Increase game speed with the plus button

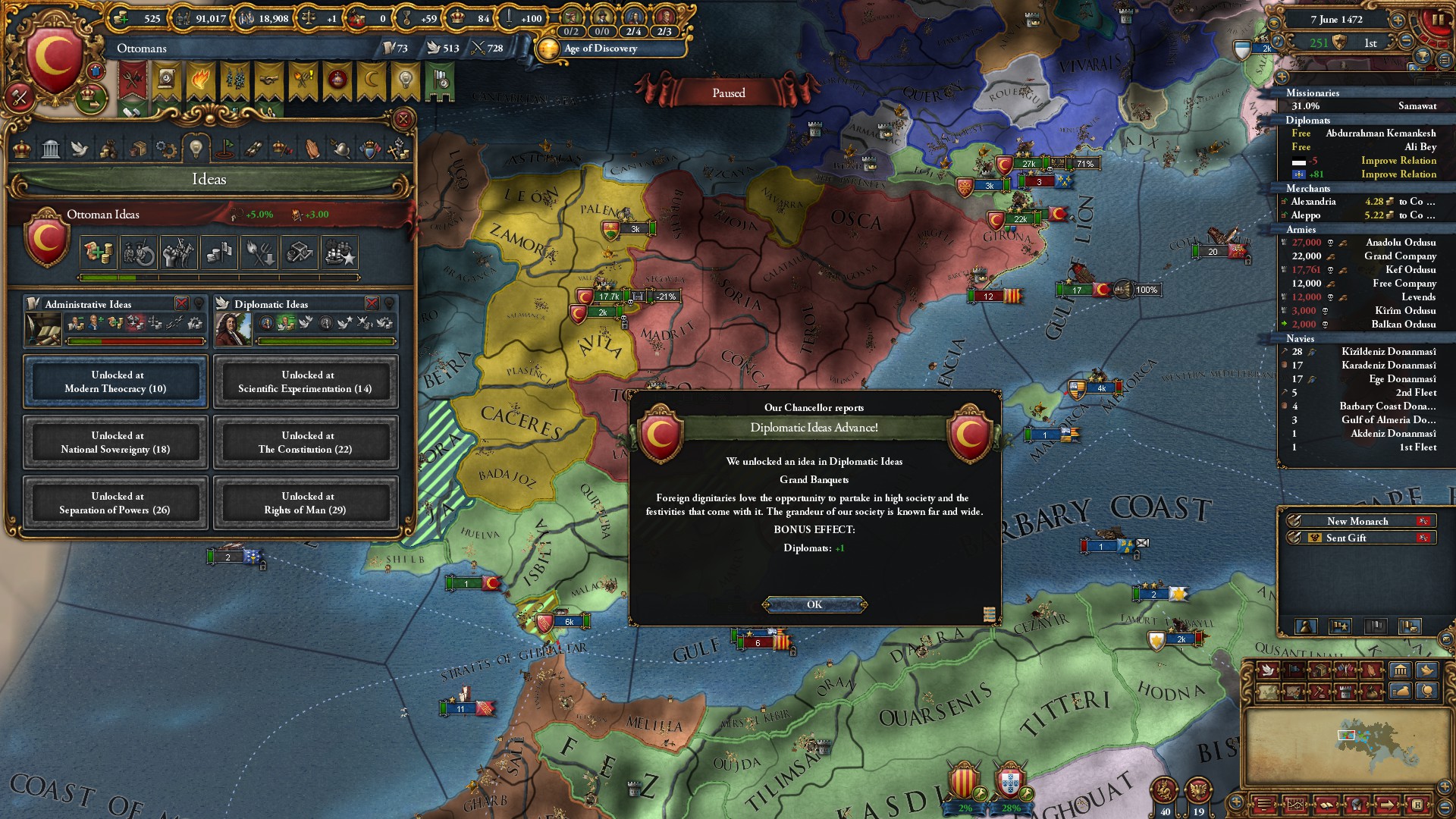(x=1397, y=20)
